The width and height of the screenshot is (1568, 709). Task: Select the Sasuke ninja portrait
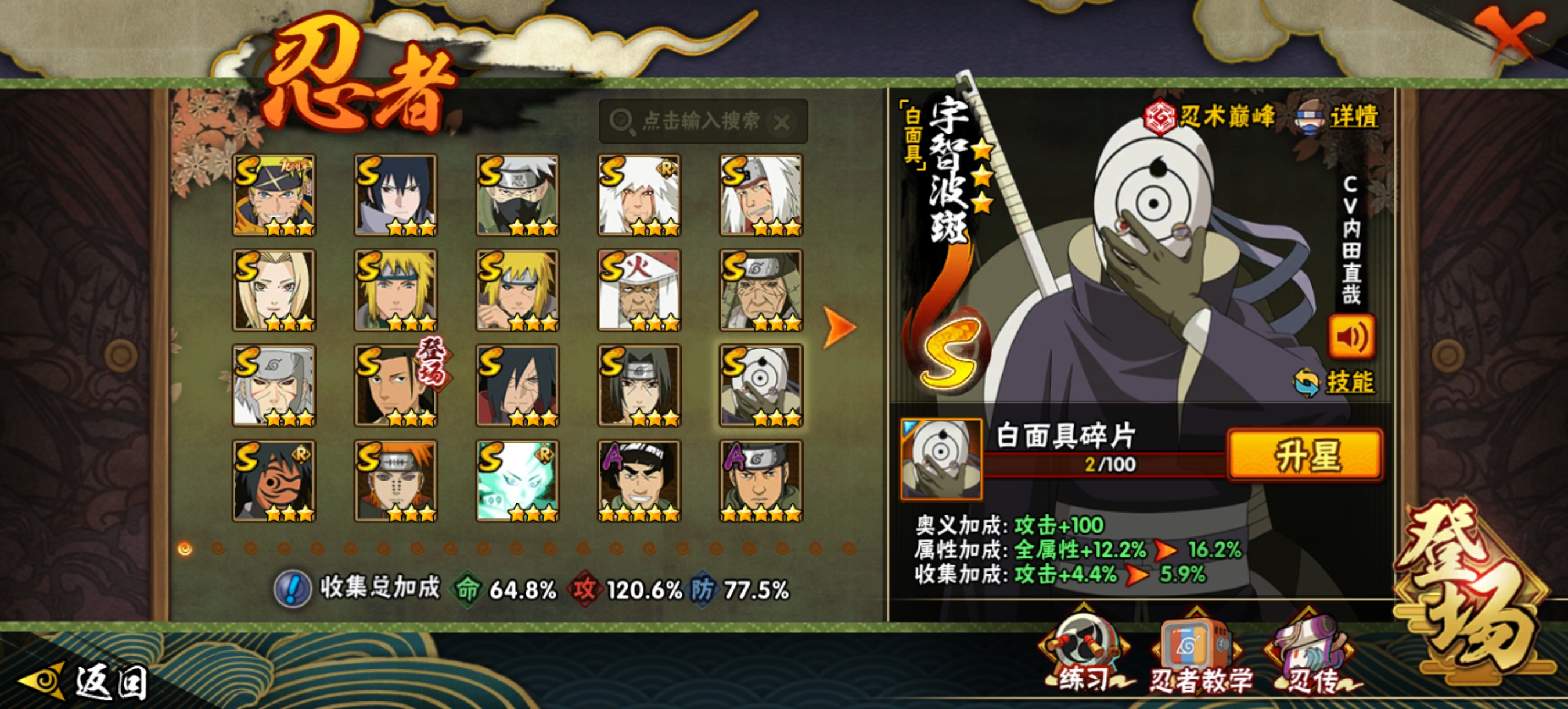(395, 195)
